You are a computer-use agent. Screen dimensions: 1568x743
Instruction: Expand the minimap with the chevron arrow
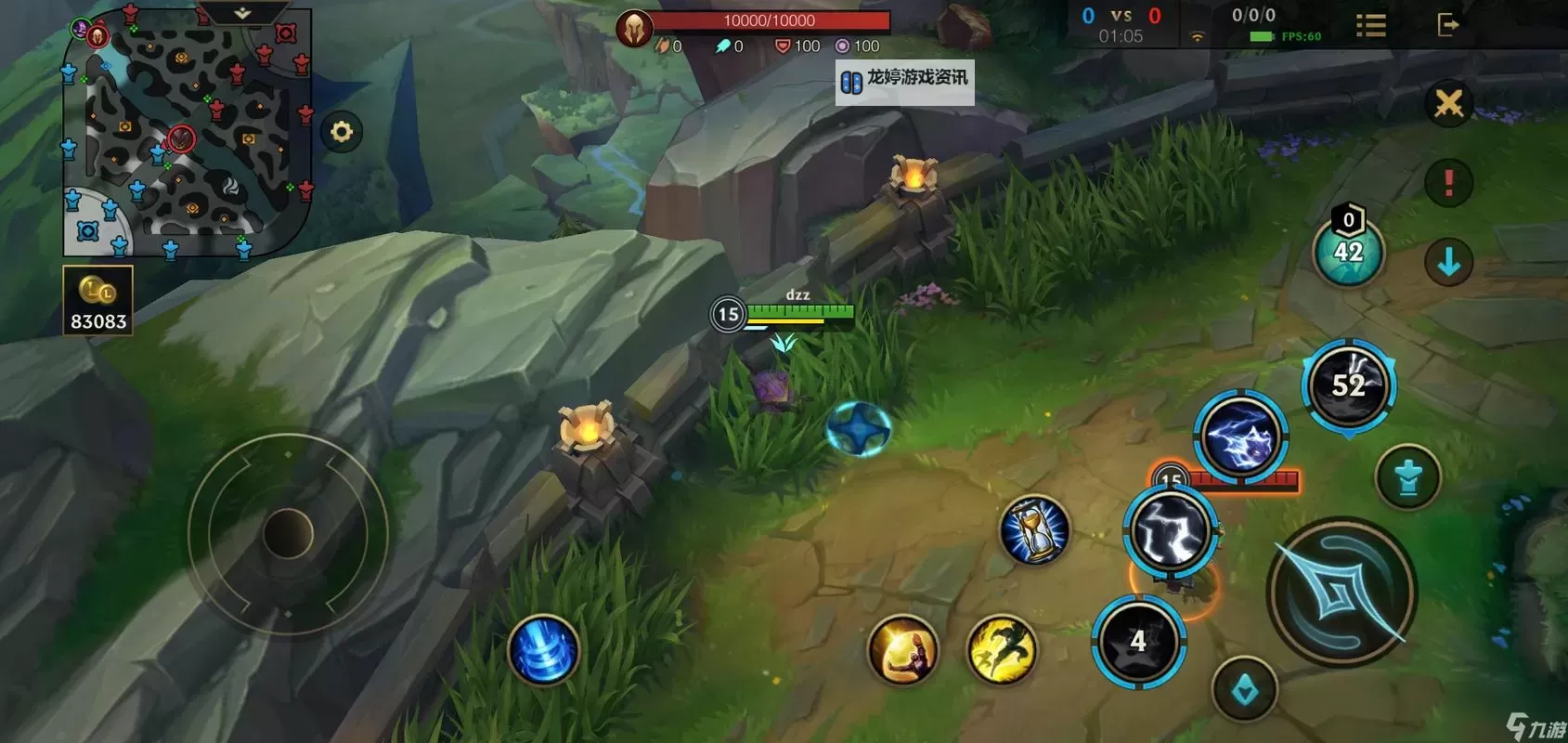[x=242, y=13]
